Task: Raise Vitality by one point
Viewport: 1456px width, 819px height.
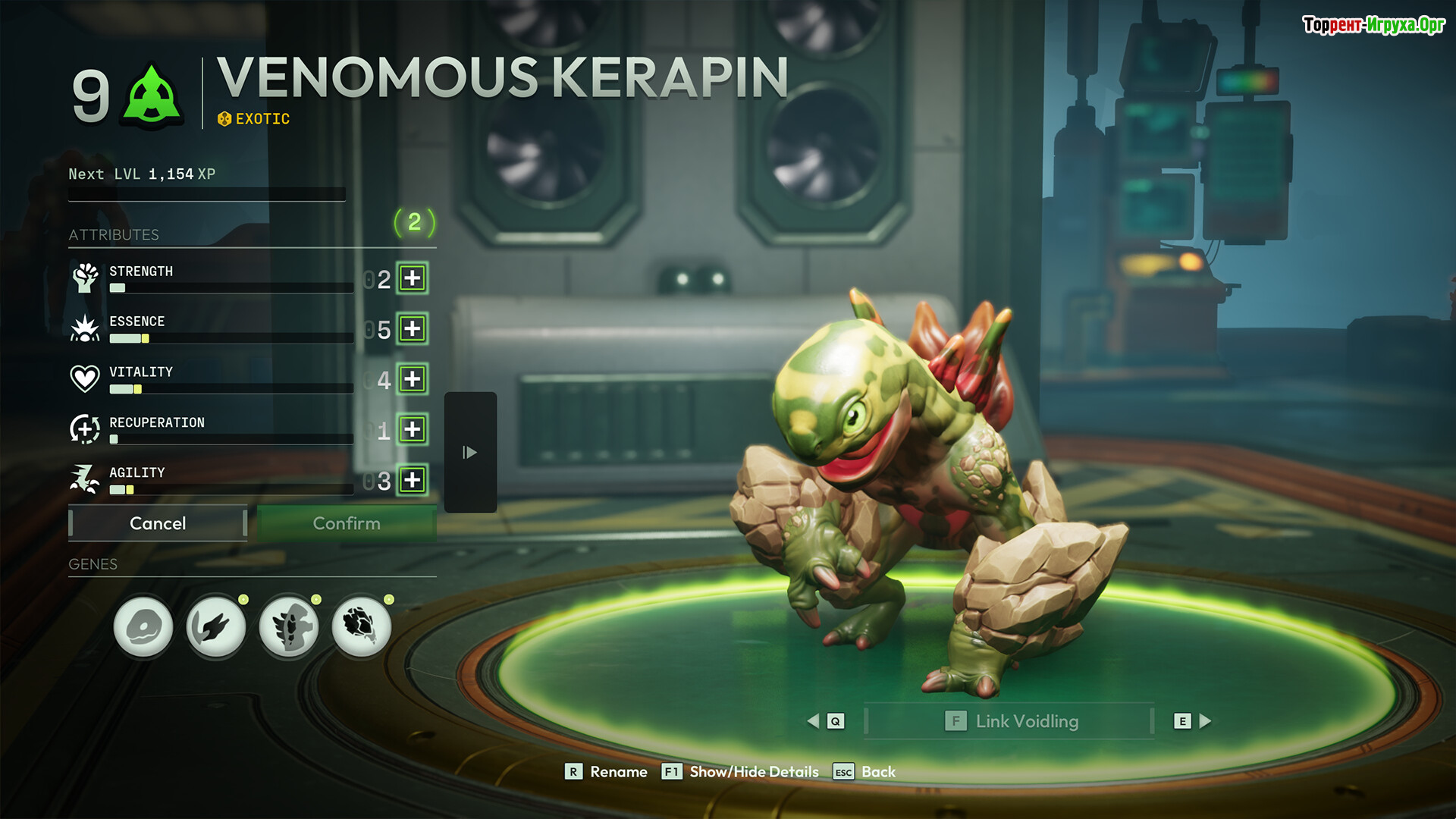Action: [x=413, y=379]
